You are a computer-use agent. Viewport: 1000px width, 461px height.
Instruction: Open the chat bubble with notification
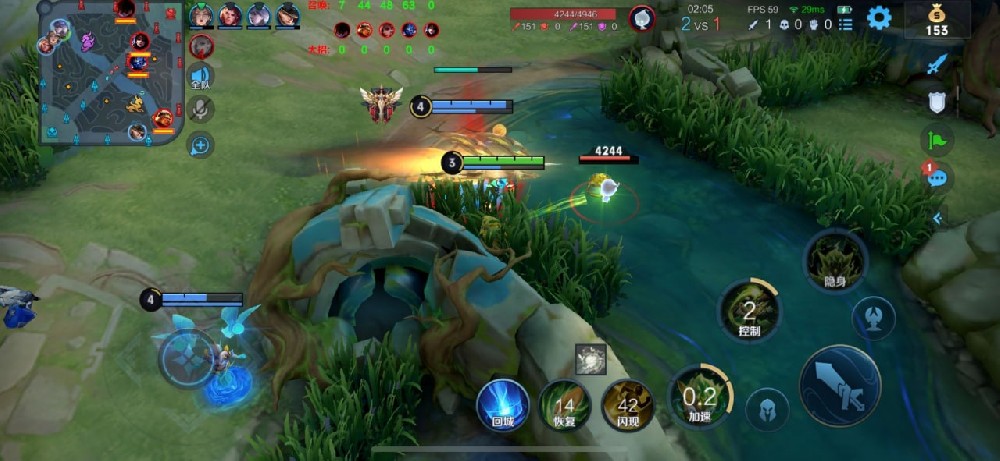click(937, 178)
